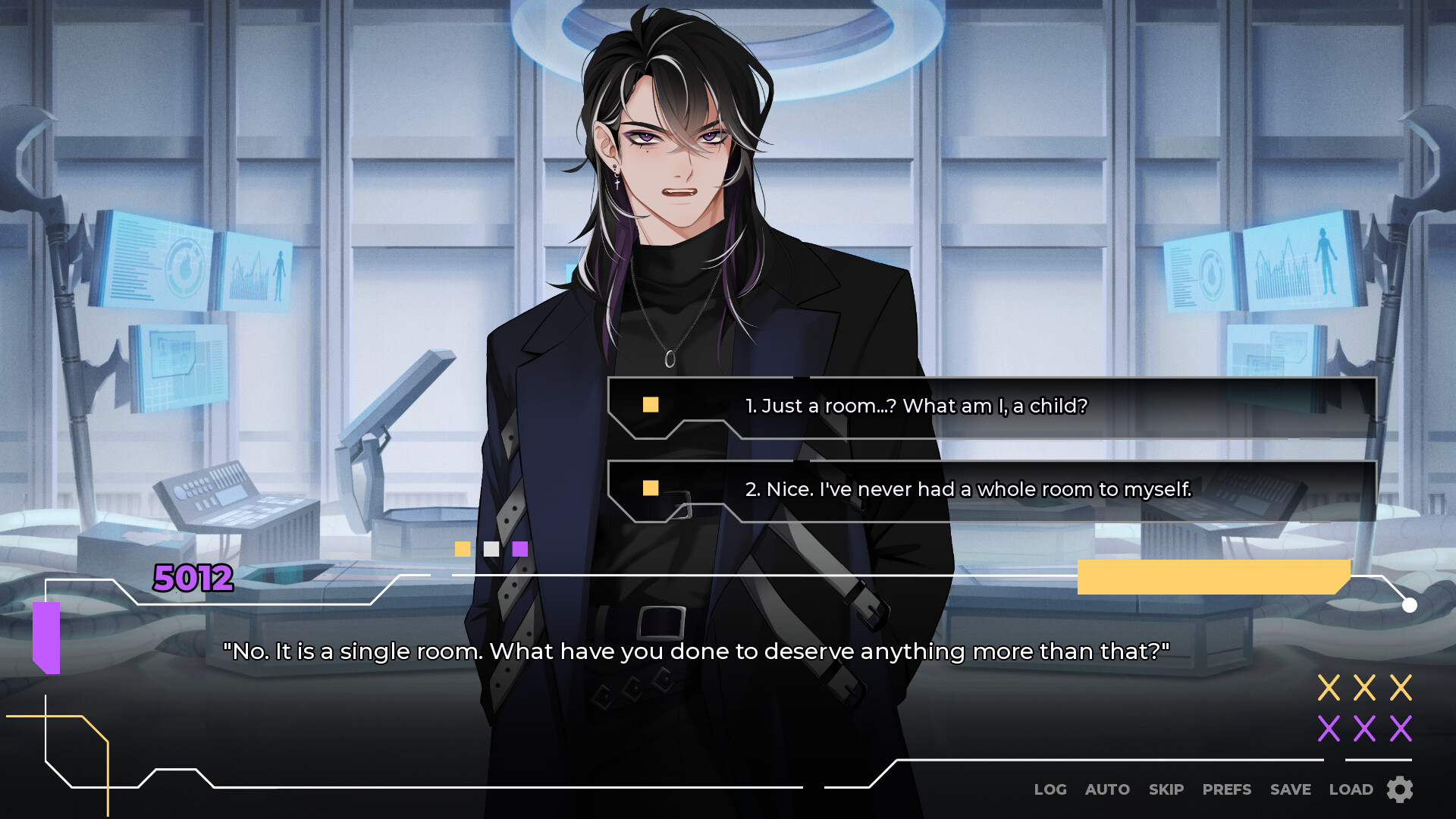Open the SAVE game screen

pos(1290,789)
